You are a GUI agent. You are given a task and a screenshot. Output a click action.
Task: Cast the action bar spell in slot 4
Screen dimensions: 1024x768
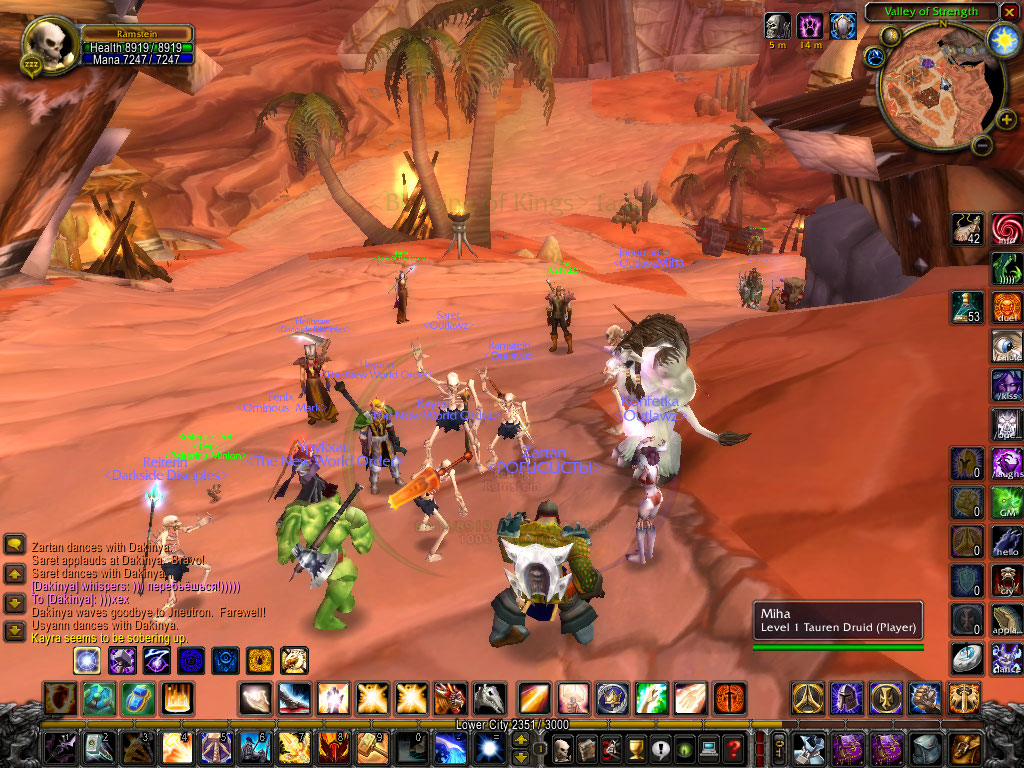177,747
